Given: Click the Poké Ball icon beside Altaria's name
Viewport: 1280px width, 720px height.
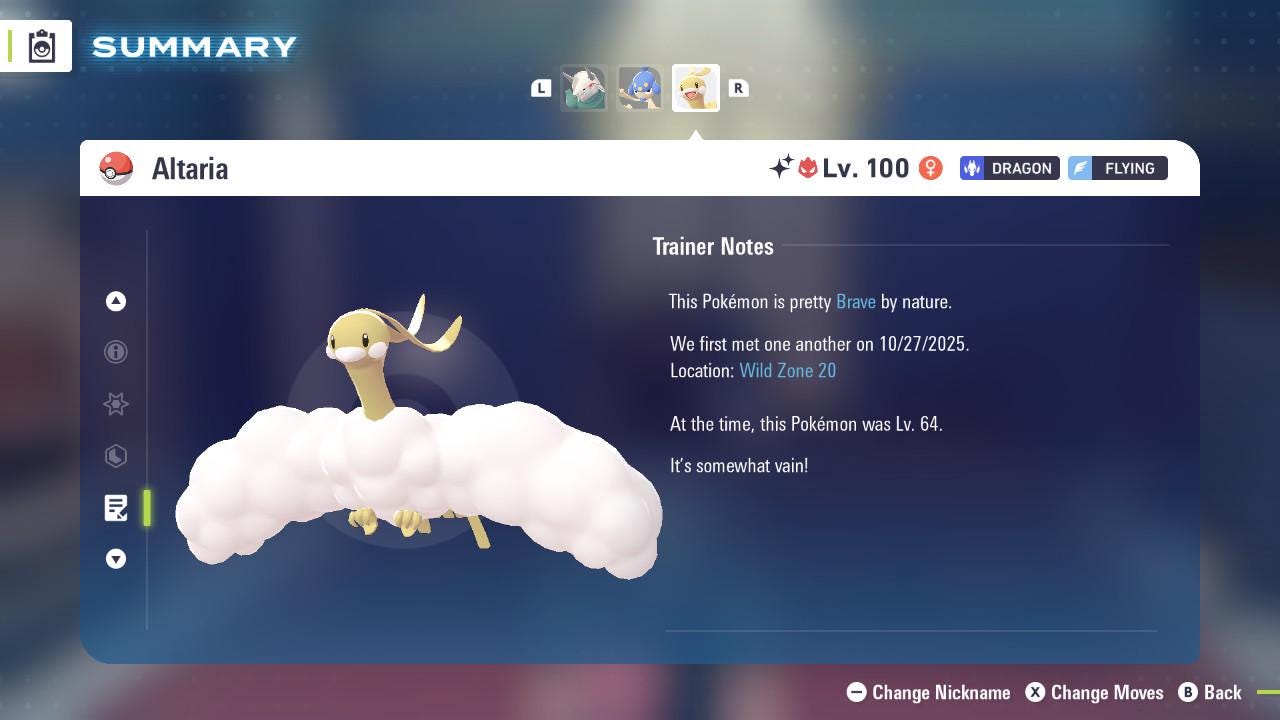Looking at the screenshot, I should coord(116,168).
